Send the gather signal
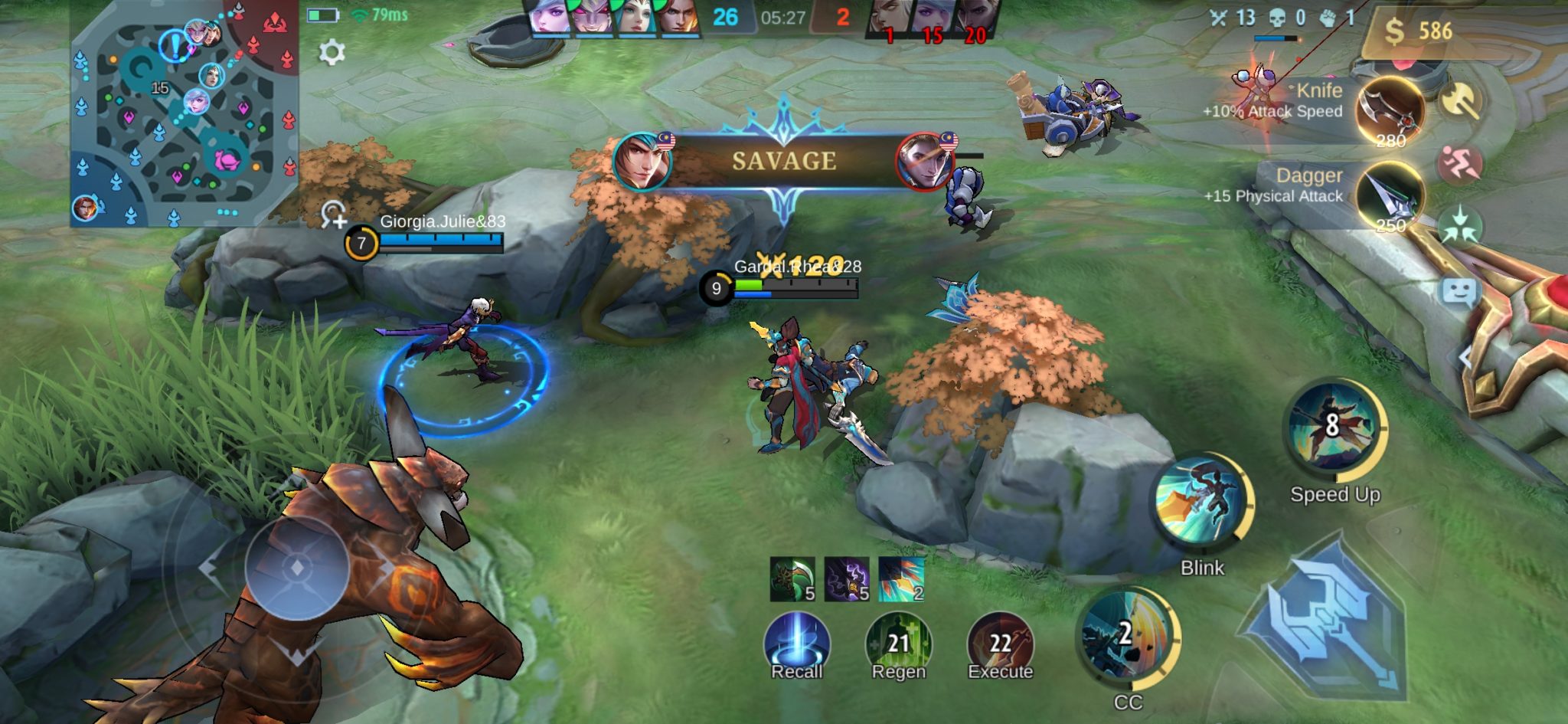Screen dimensions: 1568x724 click(1460, 226)
